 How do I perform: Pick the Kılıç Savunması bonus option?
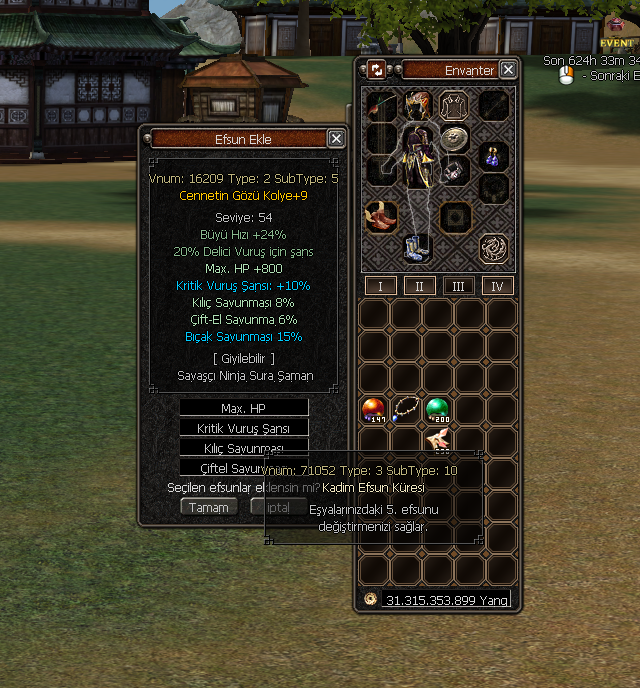click(x=244, y=447)
